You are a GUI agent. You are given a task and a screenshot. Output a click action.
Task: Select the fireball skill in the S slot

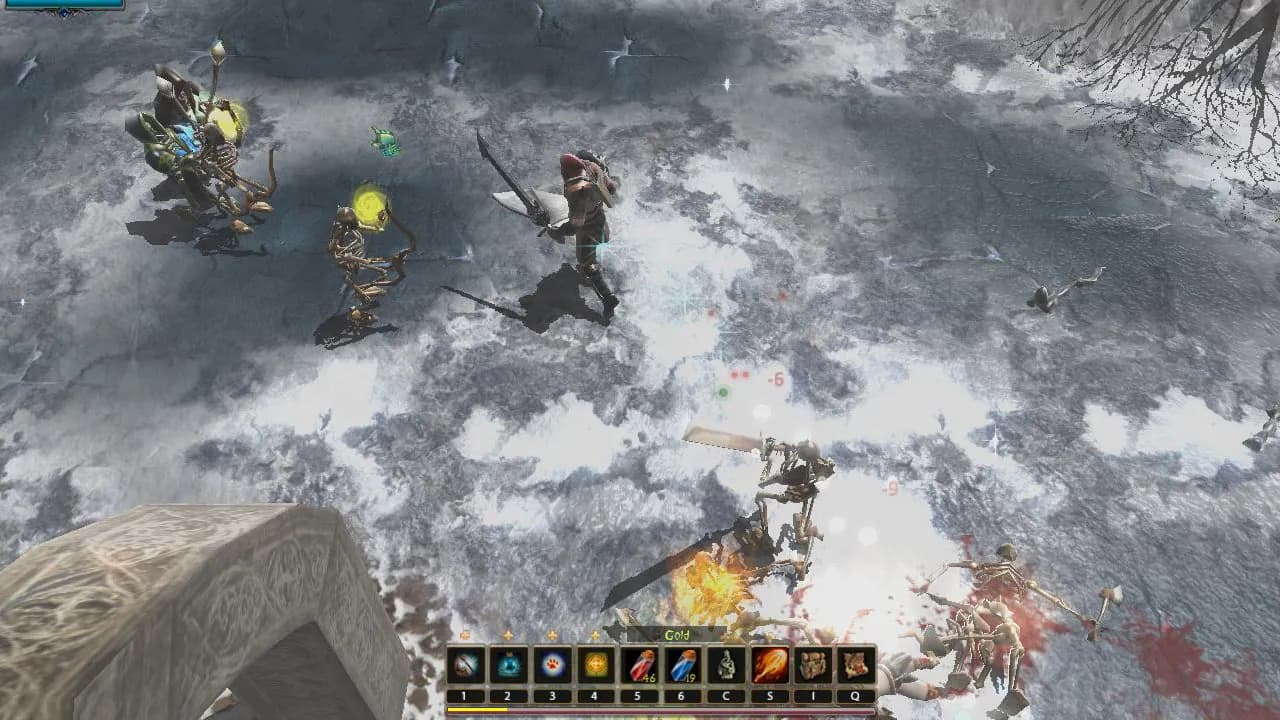(x=769, y=665)
